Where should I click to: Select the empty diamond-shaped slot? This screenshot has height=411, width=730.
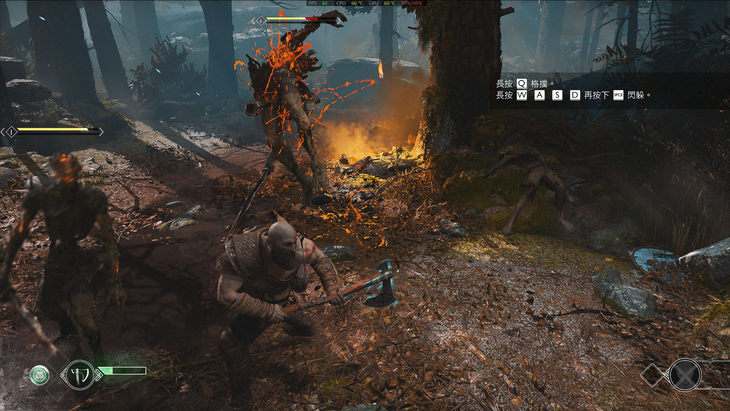651,375
